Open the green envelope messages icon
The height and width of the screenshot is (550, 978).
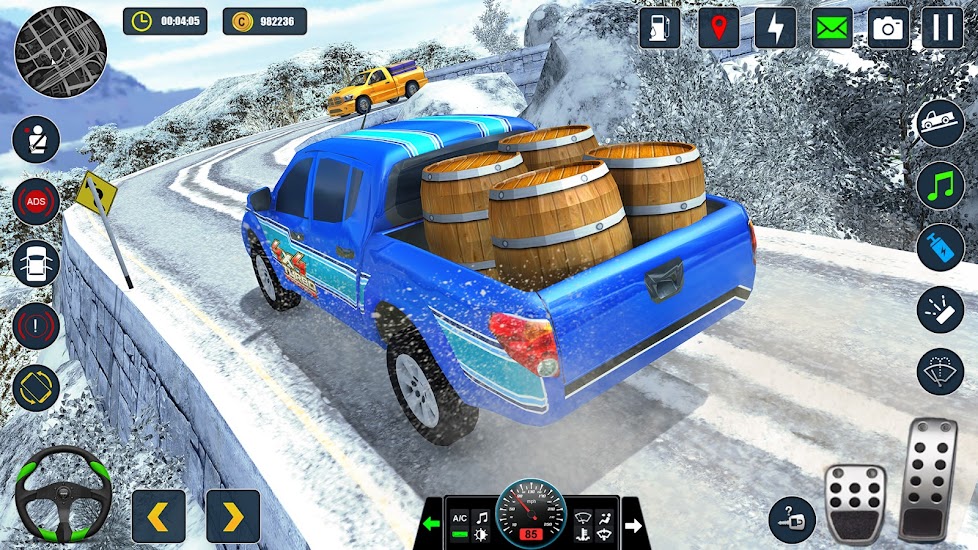point(831,28)
